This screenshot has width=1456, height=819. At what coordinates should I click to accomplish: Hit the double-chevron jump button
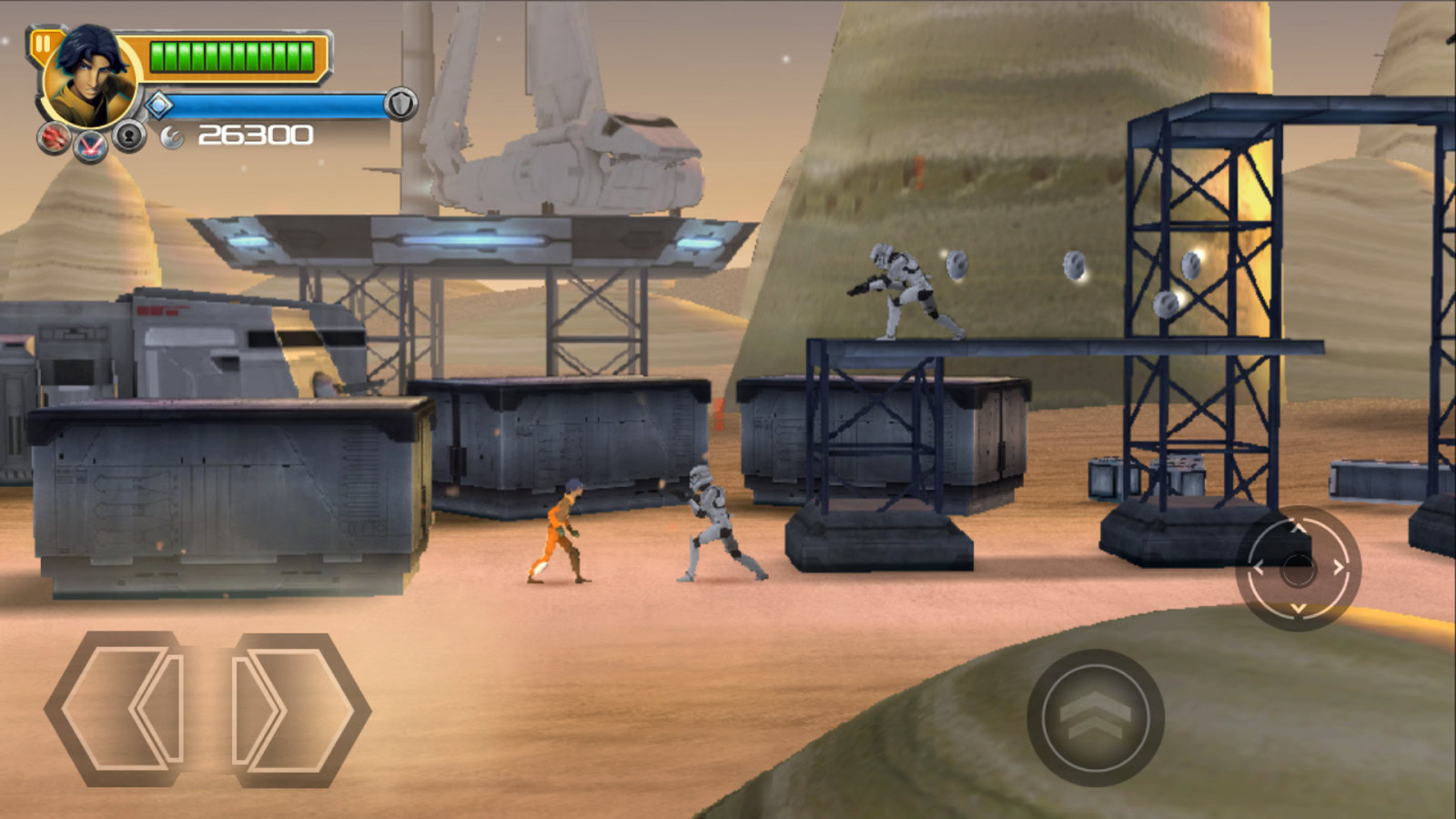[x=1096, y=717]
